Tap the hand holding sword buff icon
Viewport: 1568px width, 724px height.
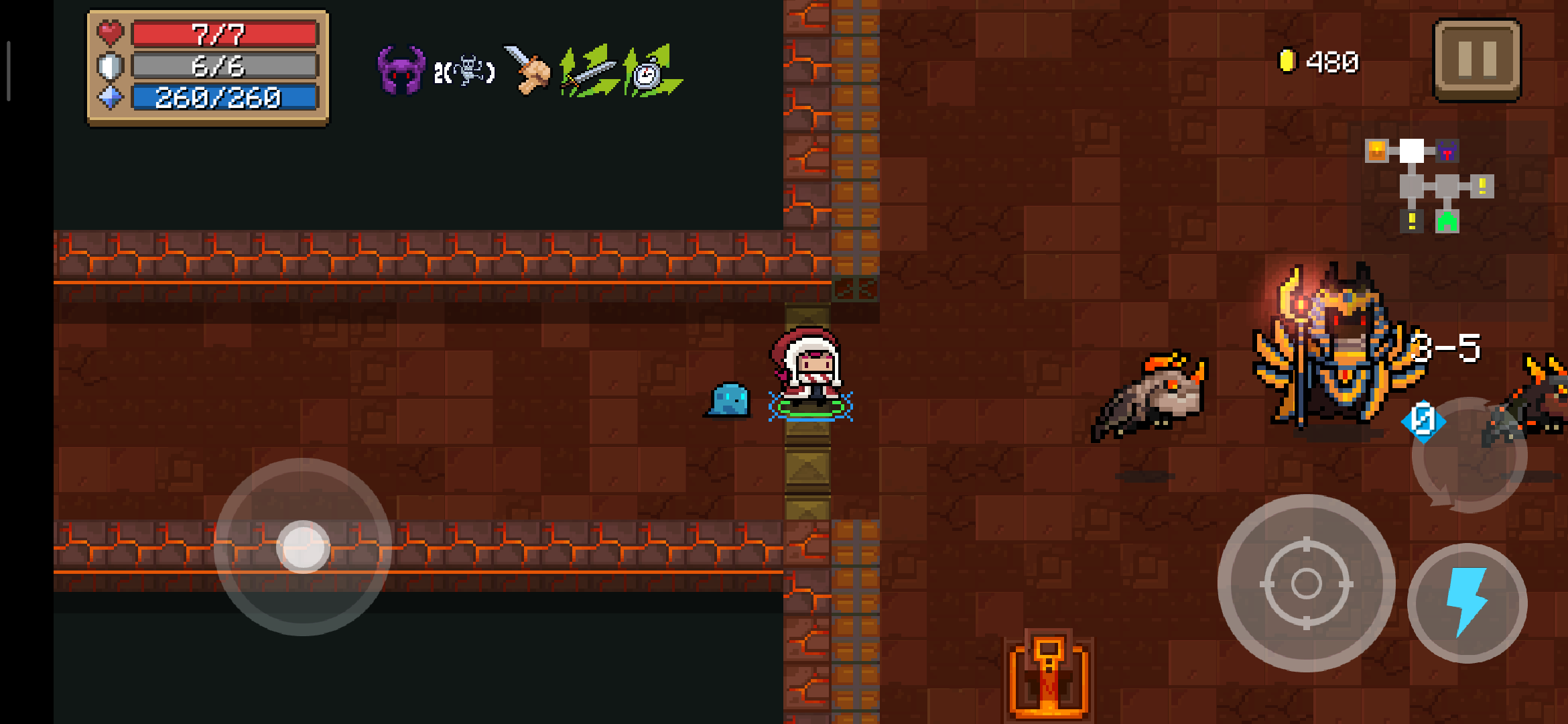click(x=527, y=70)
